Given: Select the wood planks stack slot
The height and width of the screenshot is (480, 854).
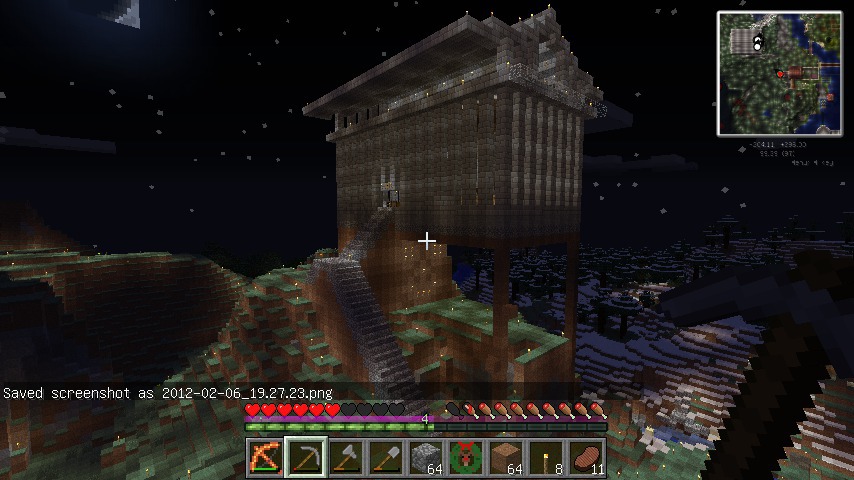Looking at the screenshot, I should [505, 458].
